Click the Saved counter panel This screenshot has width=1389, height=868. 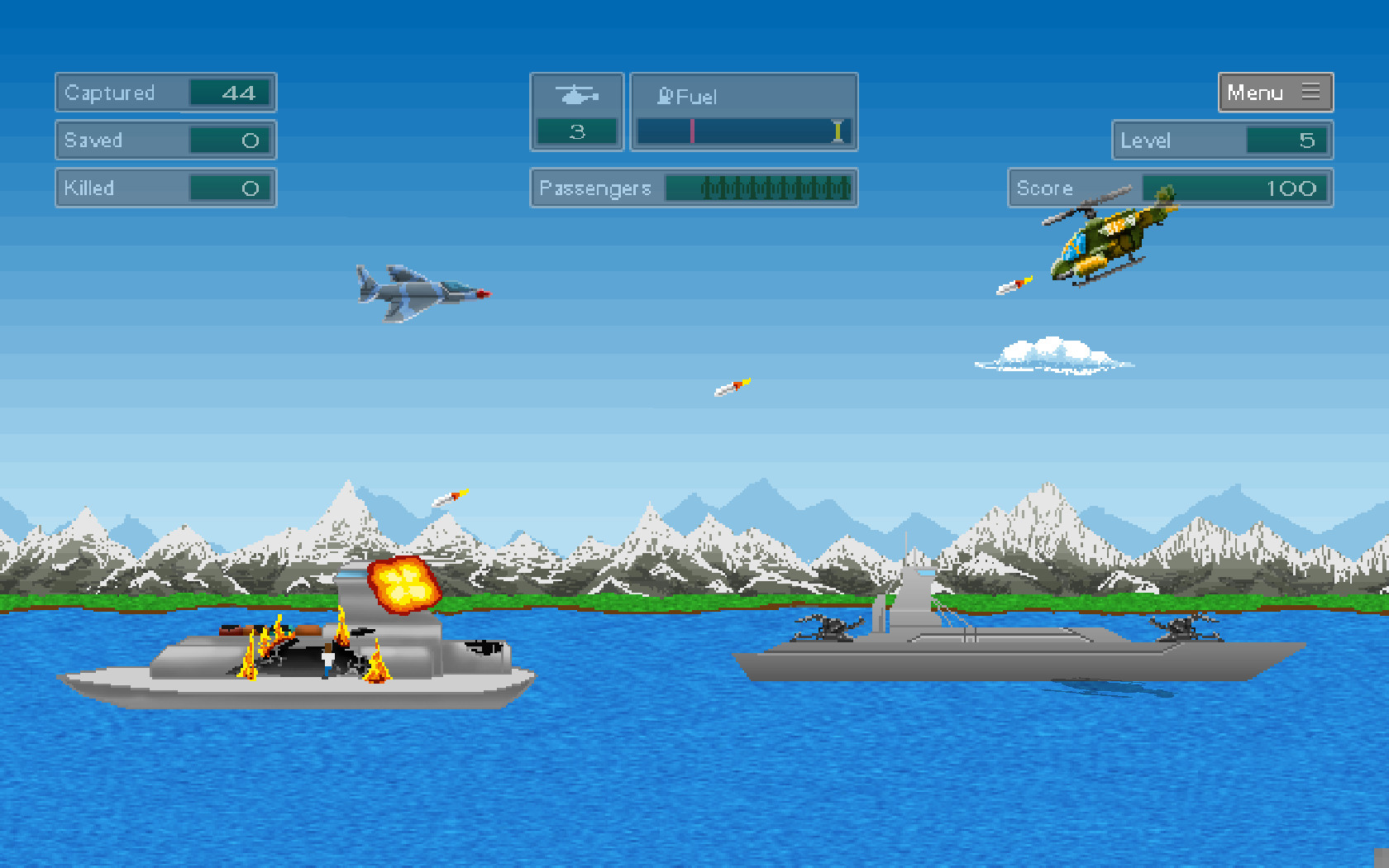[x=165, y=141]
